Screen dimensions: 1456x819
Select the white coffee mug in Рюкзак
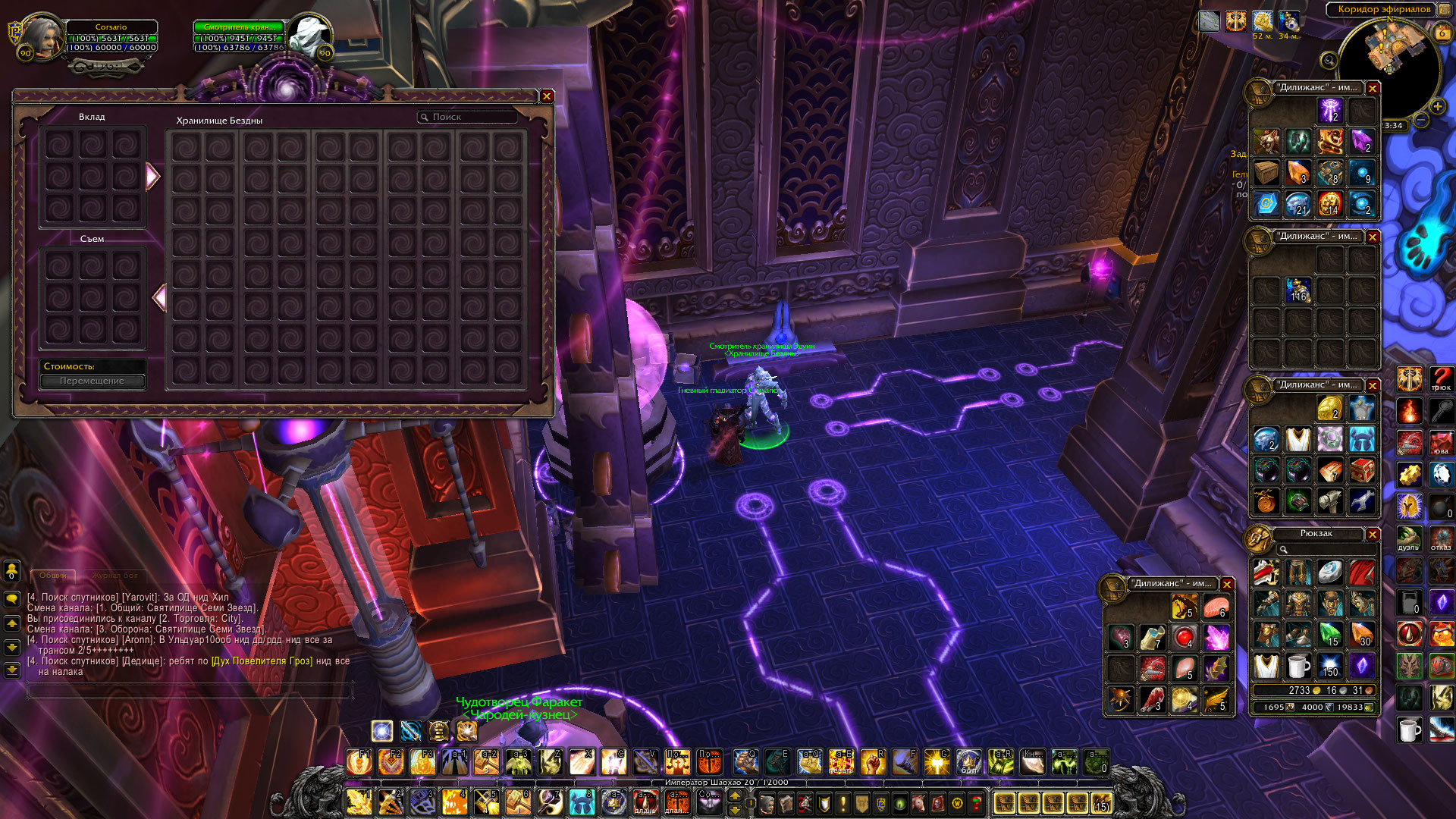coord(1298,666)
